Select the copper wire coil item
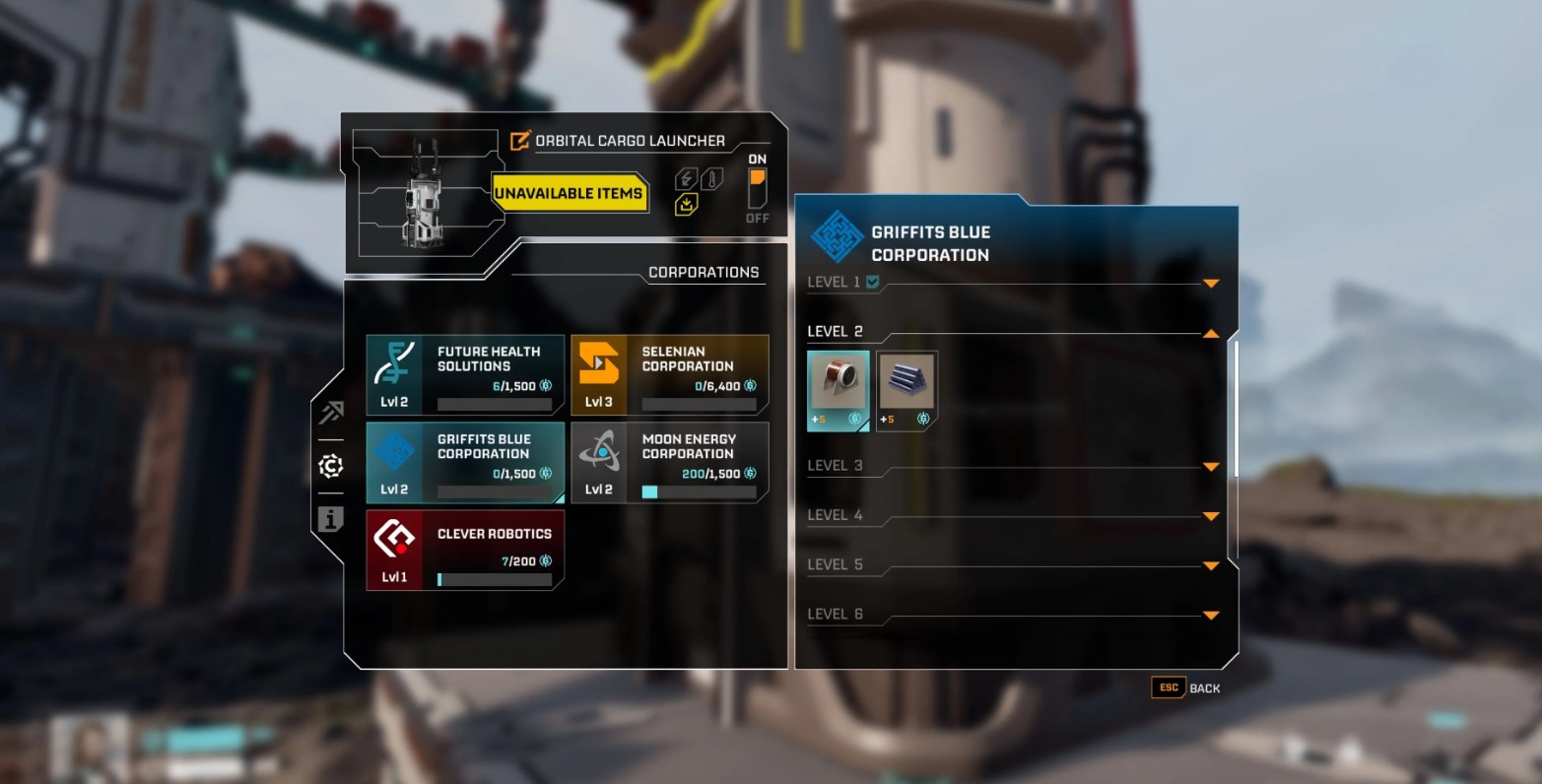Screen dimensions: 1542x784 click(838, 390)
